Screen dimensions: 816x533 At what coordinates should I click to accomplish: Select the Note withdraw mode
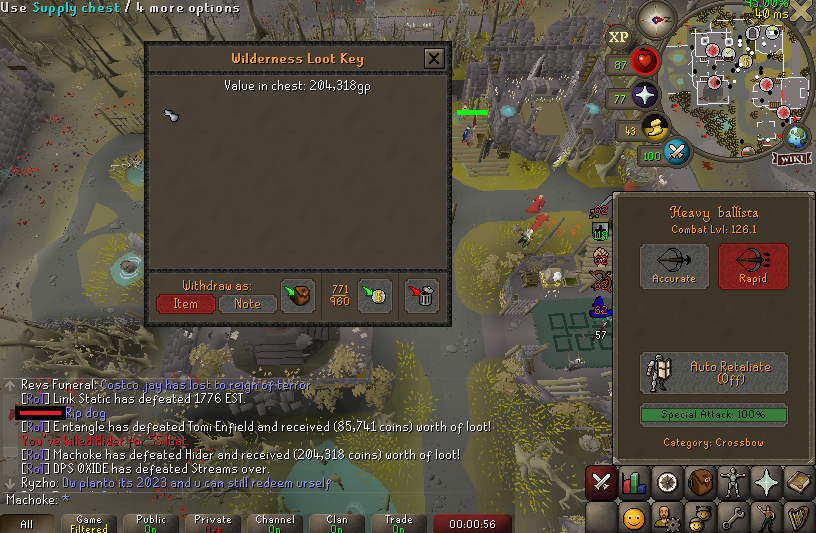tap(247, 303)
